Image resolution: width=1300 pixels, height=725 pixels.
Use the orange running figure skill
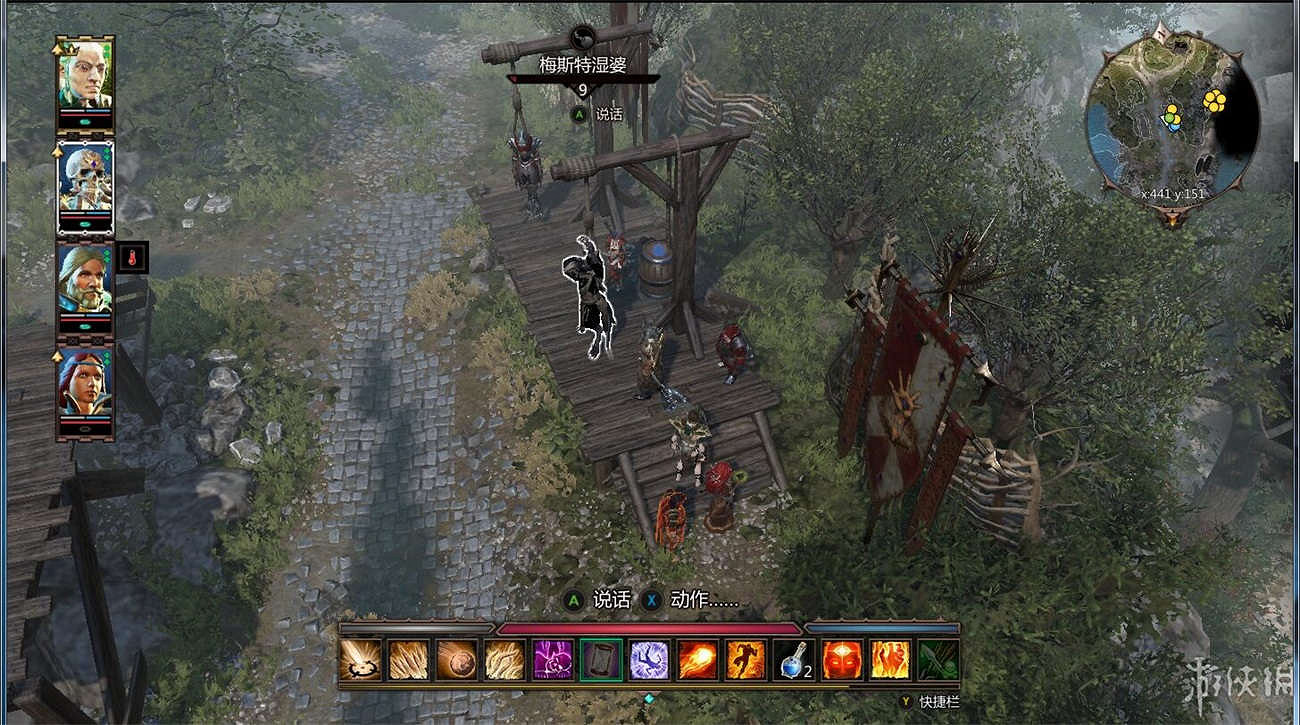tap(746, 660)
